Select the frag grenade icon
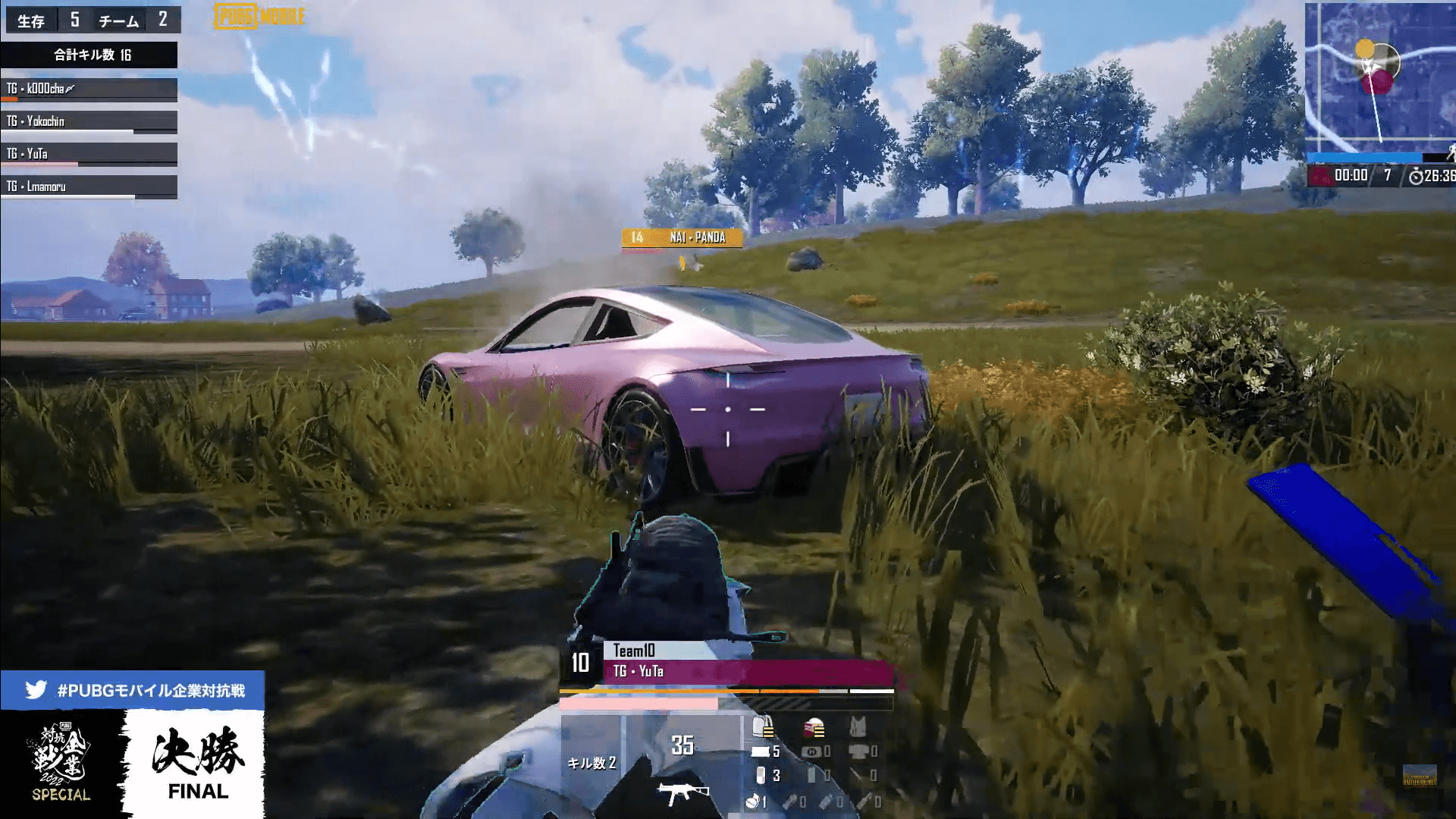This screenshot has width=1456, height=819. [x=753, y=801]
